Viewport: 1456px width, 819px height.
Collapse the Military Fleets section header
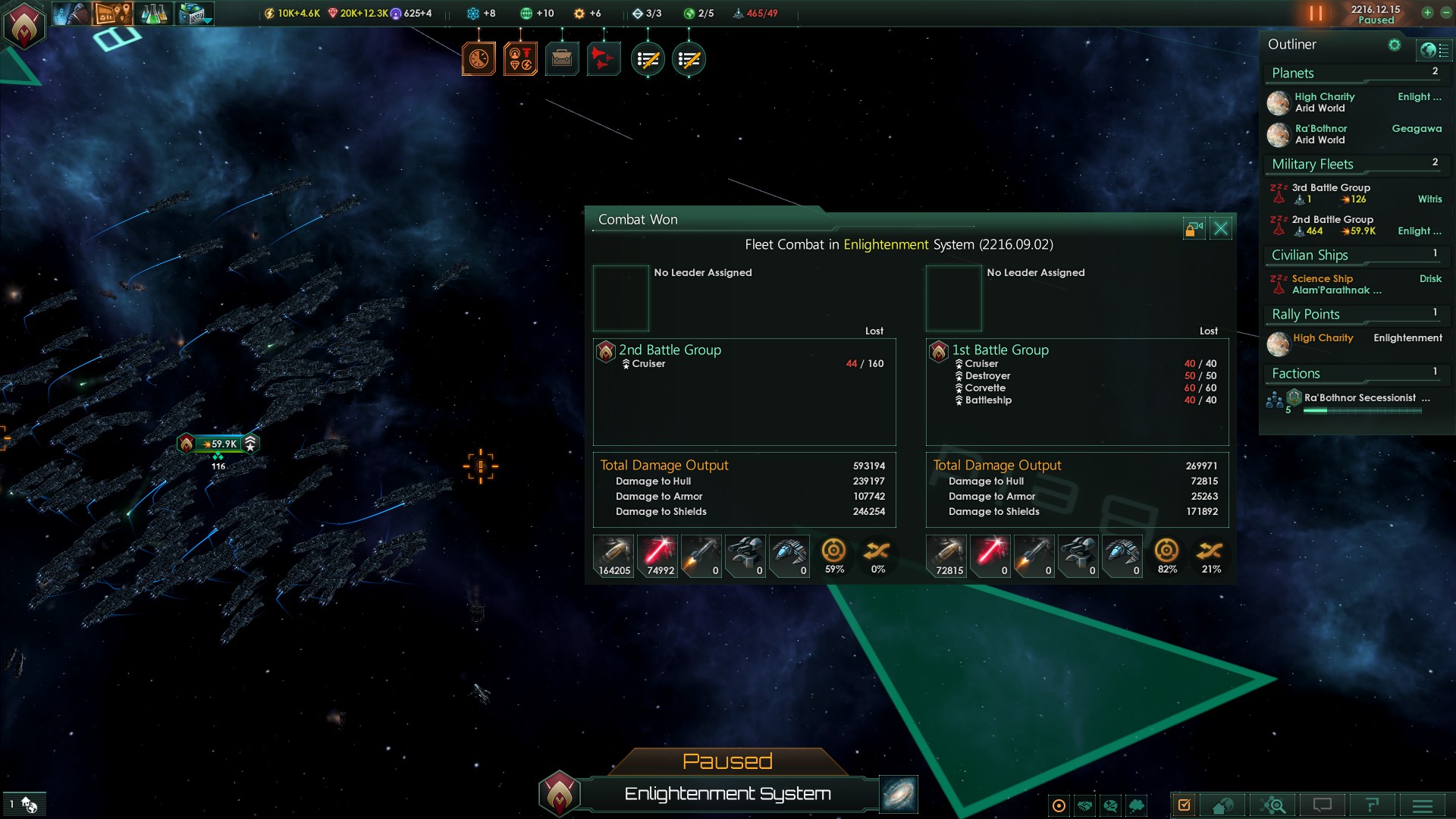pyautogui.click(x=1313, y=164)
